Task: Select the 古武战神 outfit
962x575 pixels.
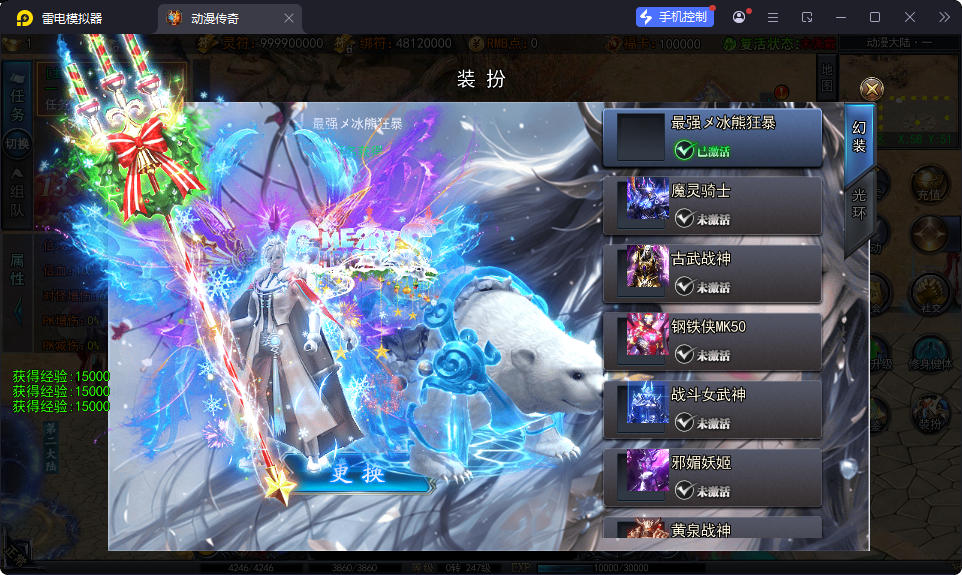Action: tap(712, 273)
